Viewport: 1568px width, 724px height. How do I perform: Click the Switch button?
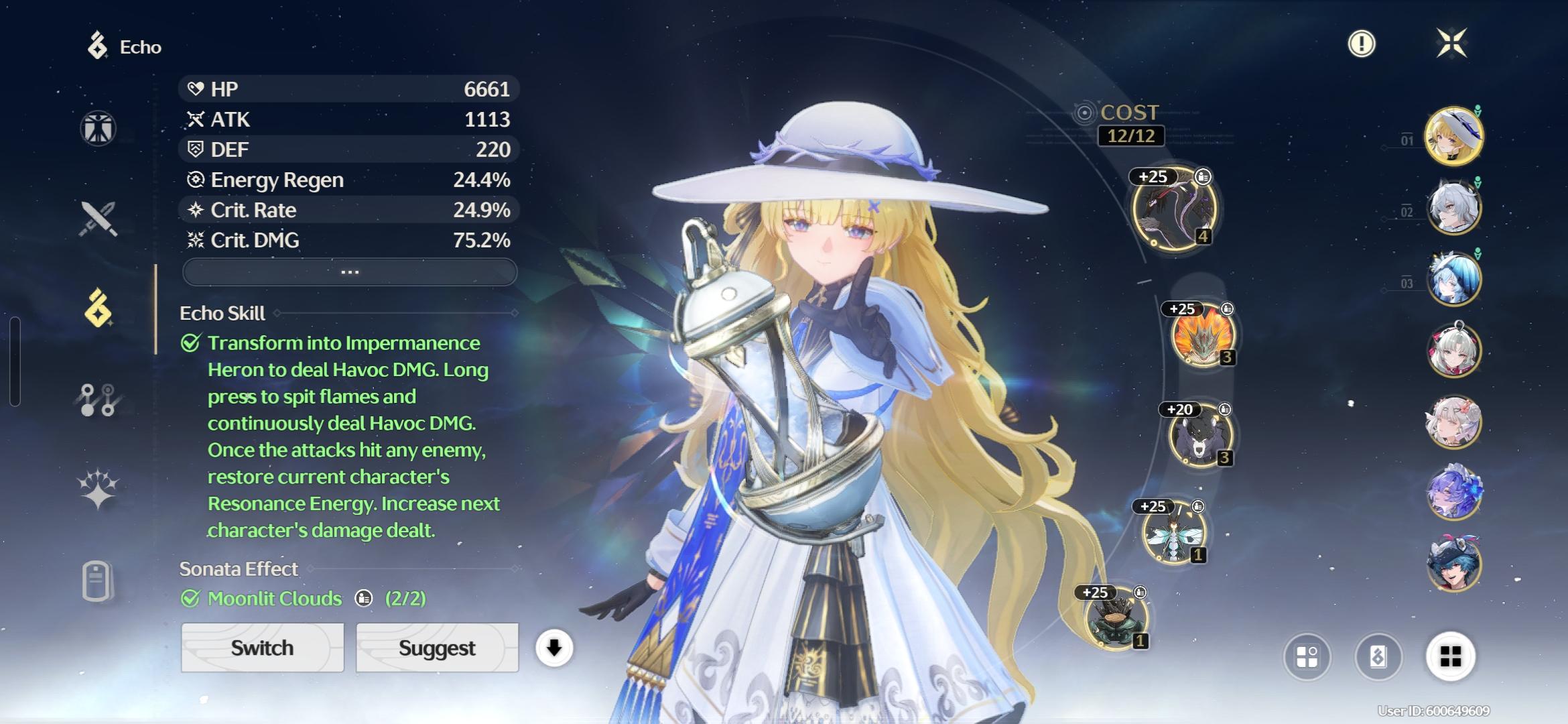click(262, 648)
